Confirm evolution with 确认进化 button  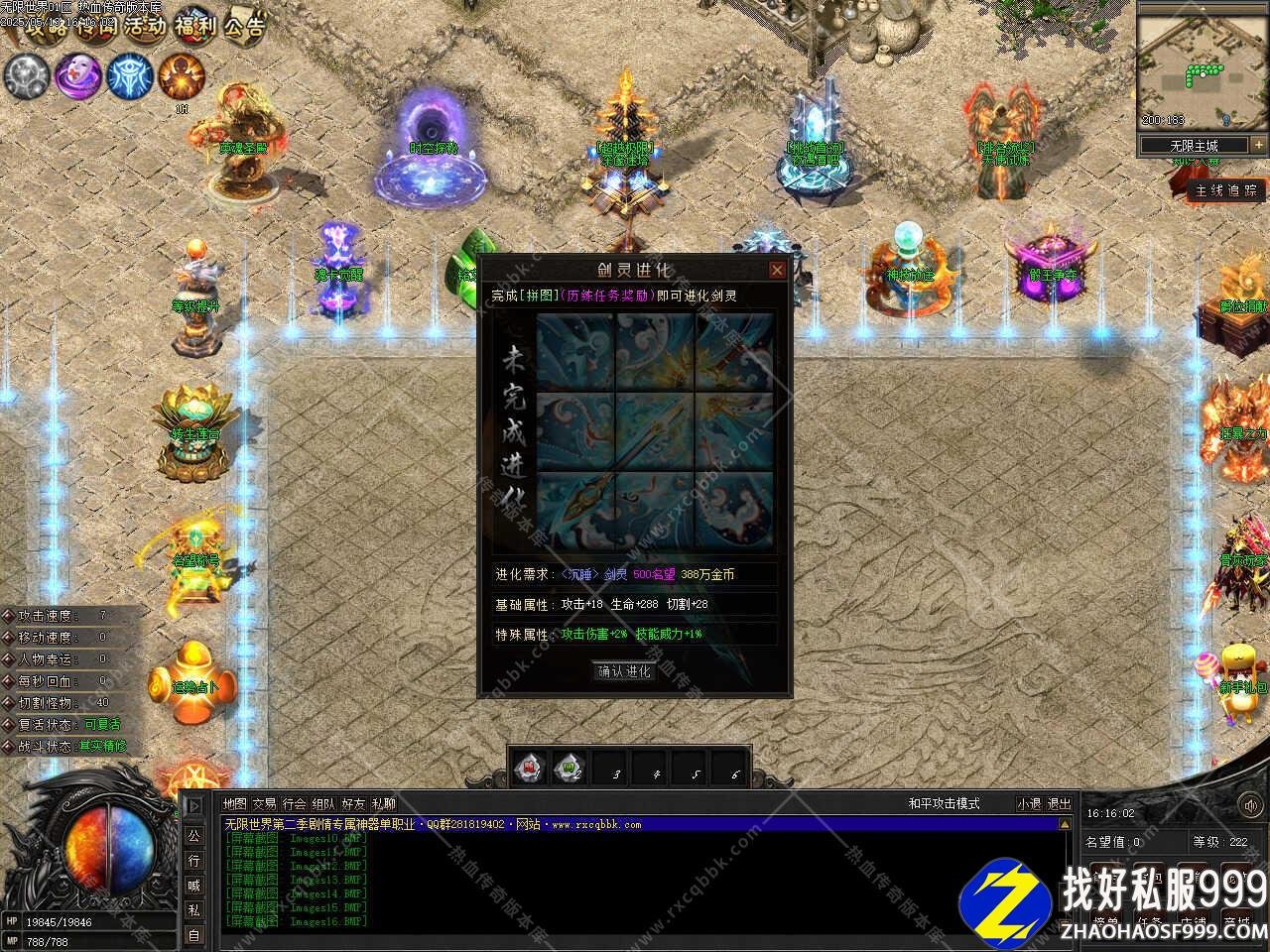click(625, 671)
